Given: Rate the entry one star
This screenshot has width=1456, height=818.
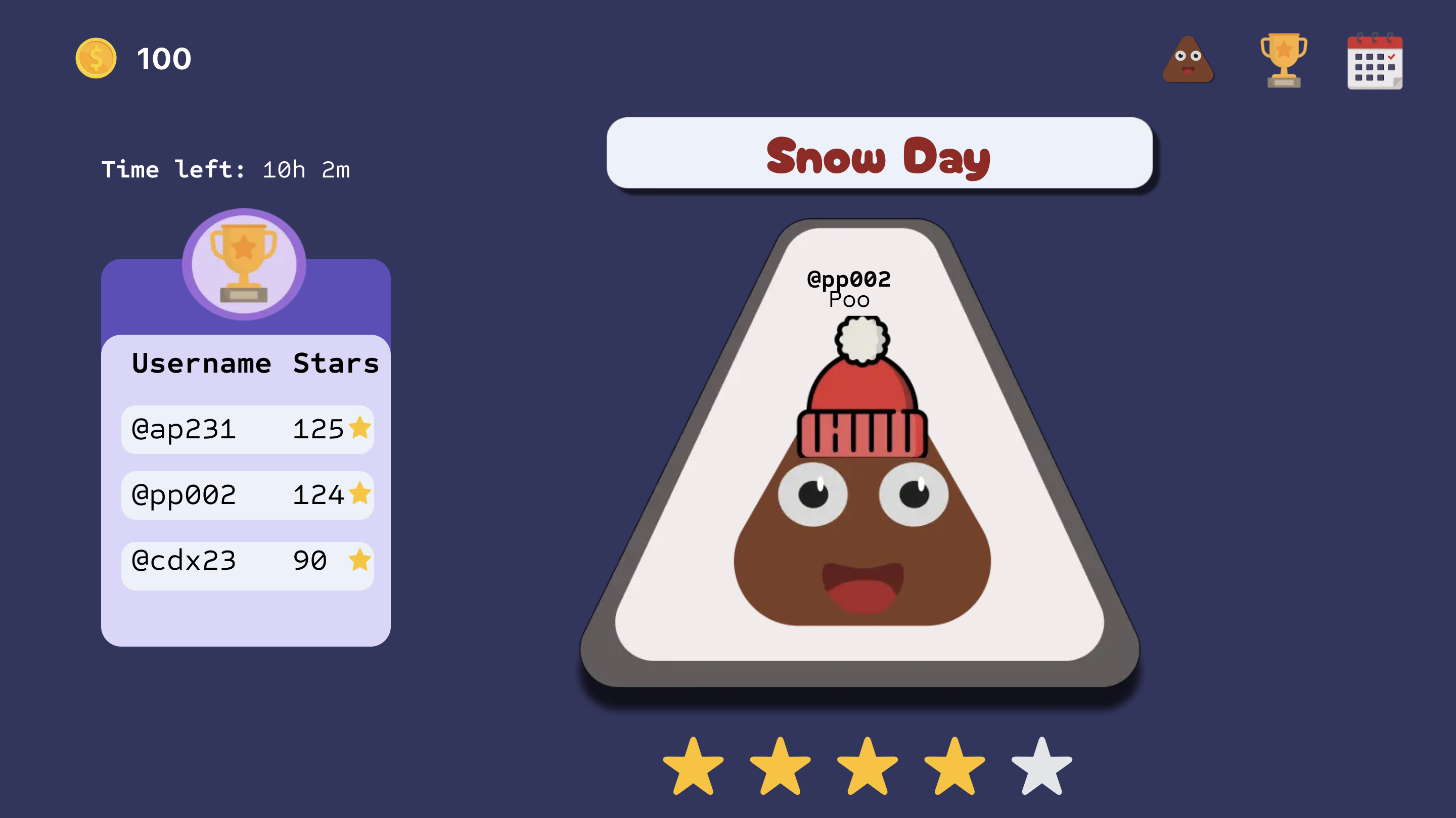Looking at the screenshot, I should [x=693, y=767].
